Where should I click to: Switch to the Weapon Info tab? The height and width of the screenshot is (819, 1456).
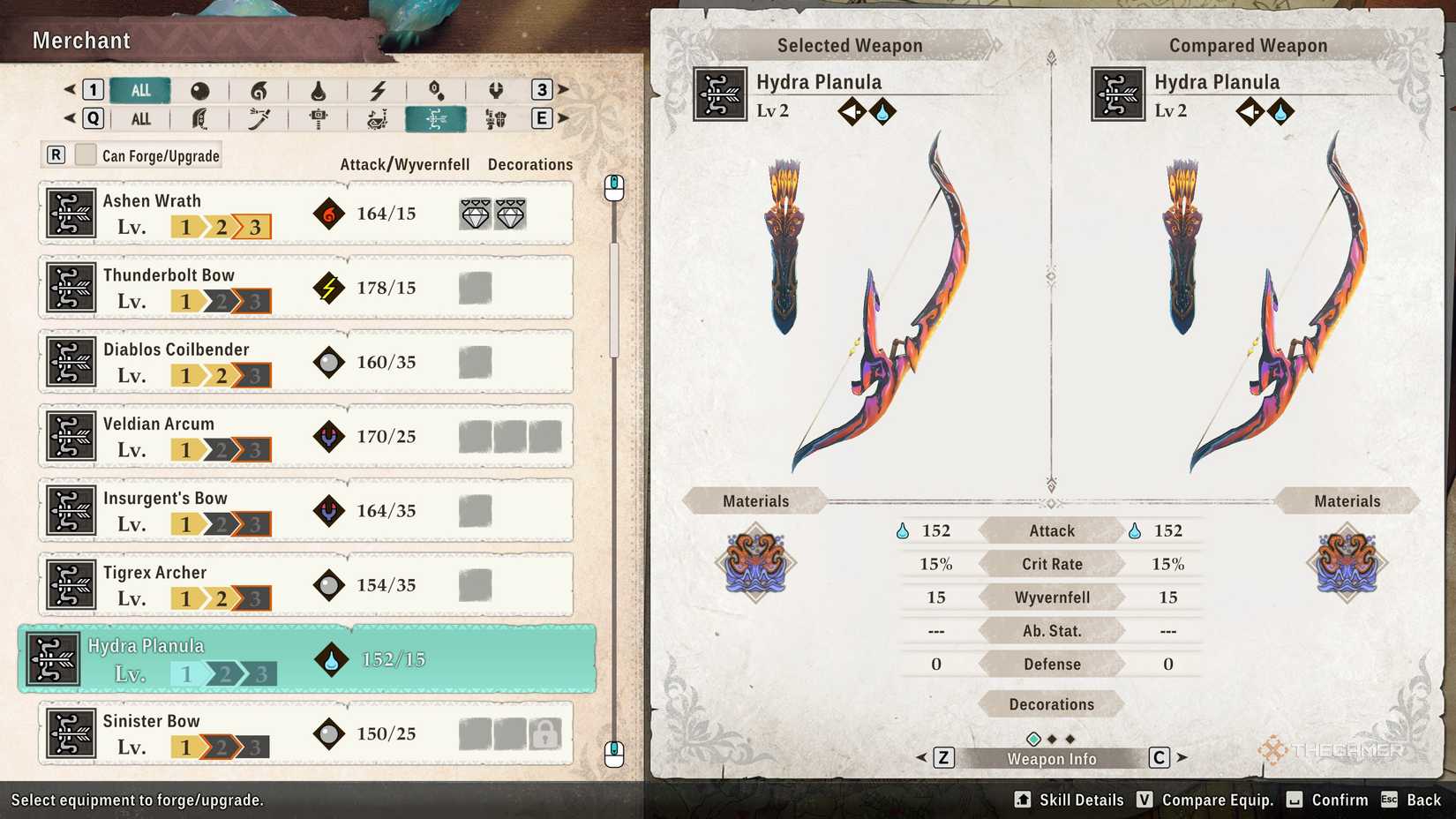tap(1050, 757)
